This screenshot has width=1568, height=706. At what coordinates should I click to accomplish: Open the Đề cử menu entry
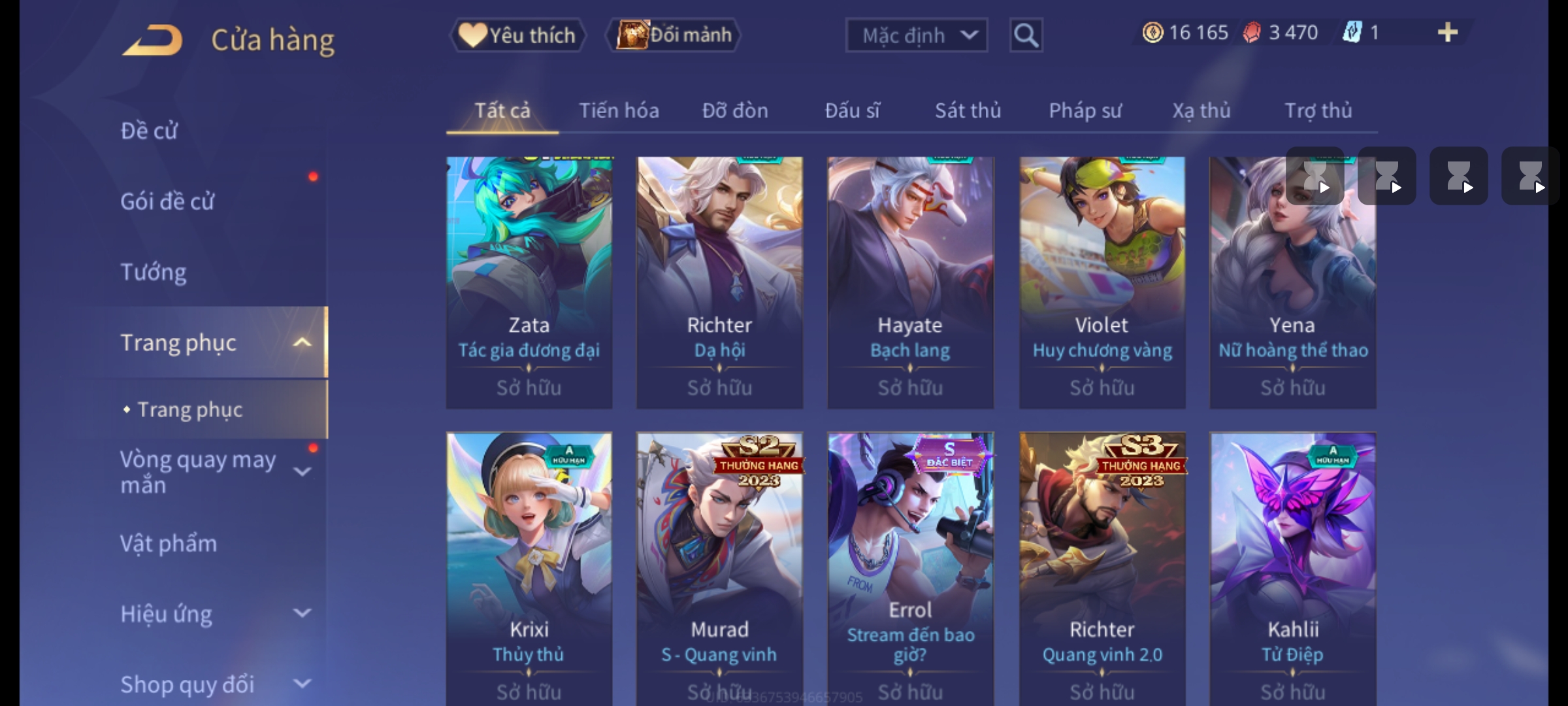click(149, 131)
